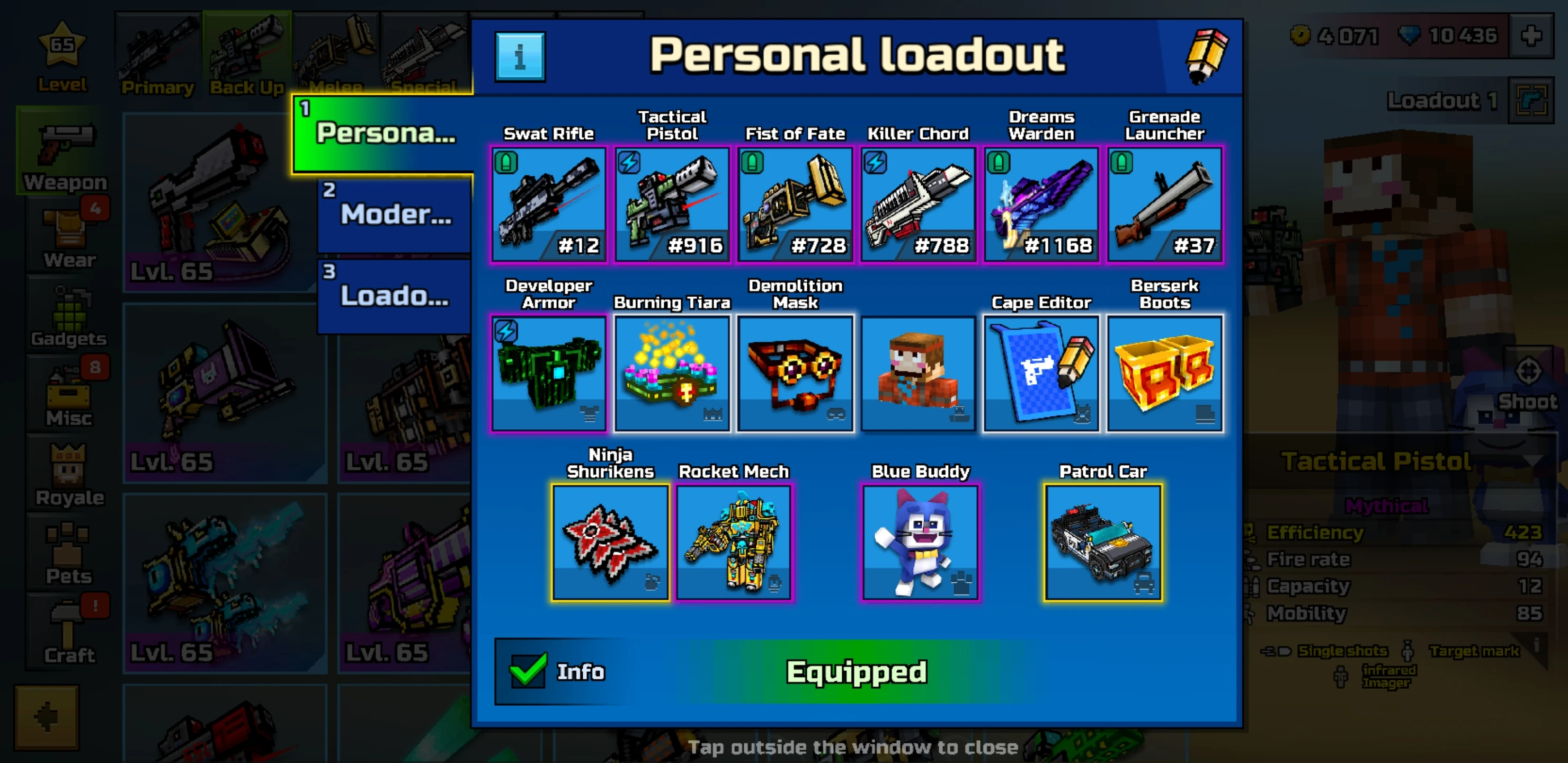
Task: Toggle the Info checkbox
Action: click(x=527, y=670)
